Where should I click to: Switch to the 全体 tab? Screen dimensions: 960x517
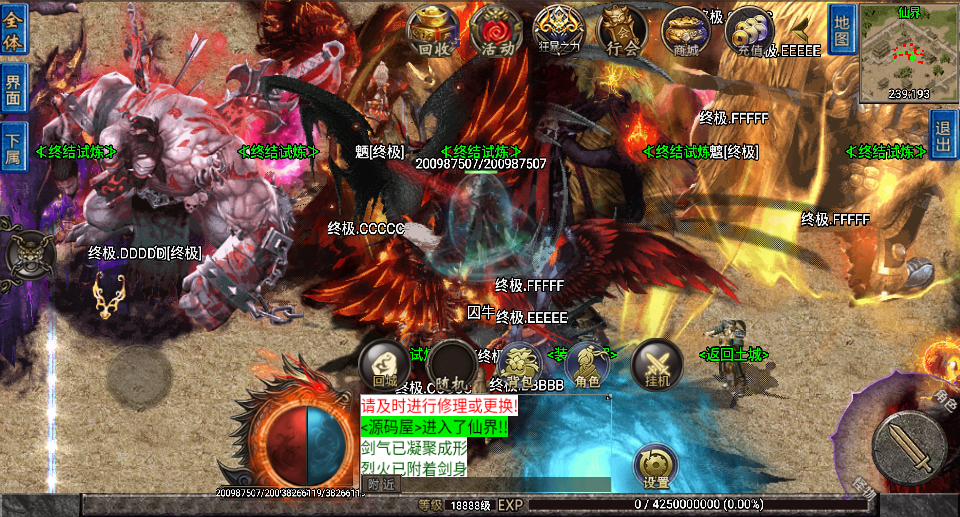[13, 32]
